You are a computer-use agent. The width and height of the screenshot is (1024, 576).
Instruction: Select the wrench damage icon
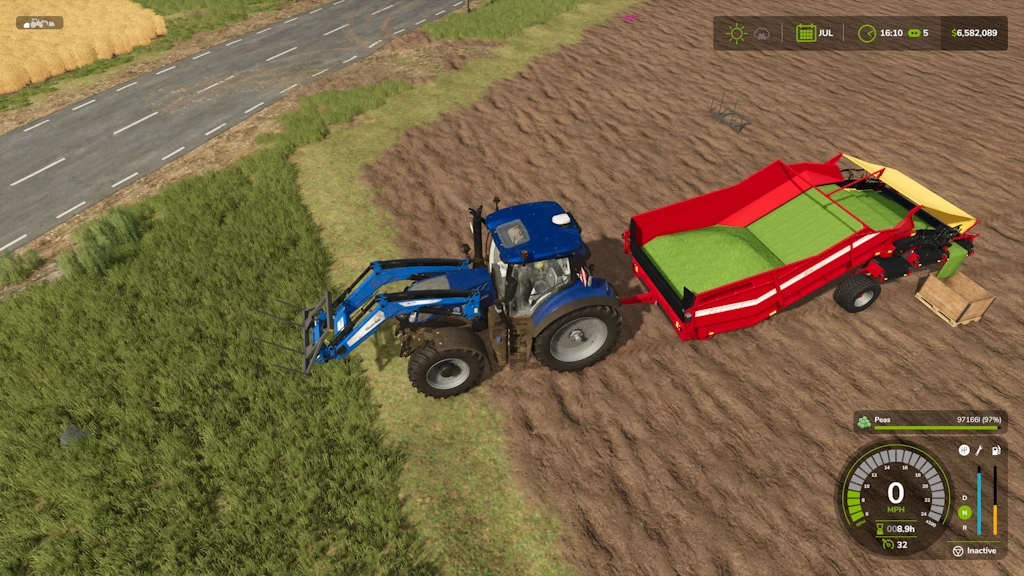tap(980, 451)
